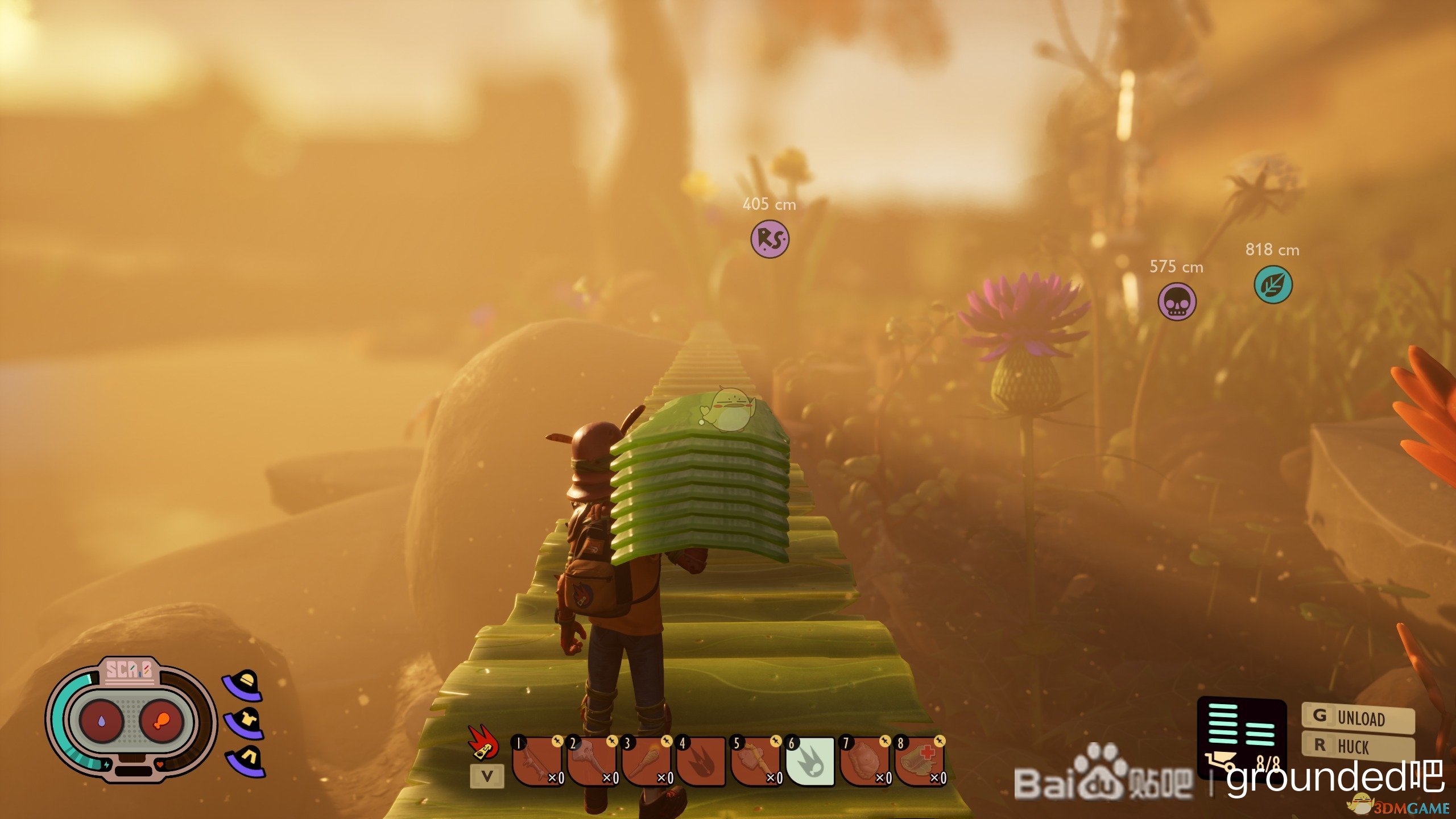Click the shirt chest armor icon
This screenshot has height=819, width=1456.
point(245,722)
